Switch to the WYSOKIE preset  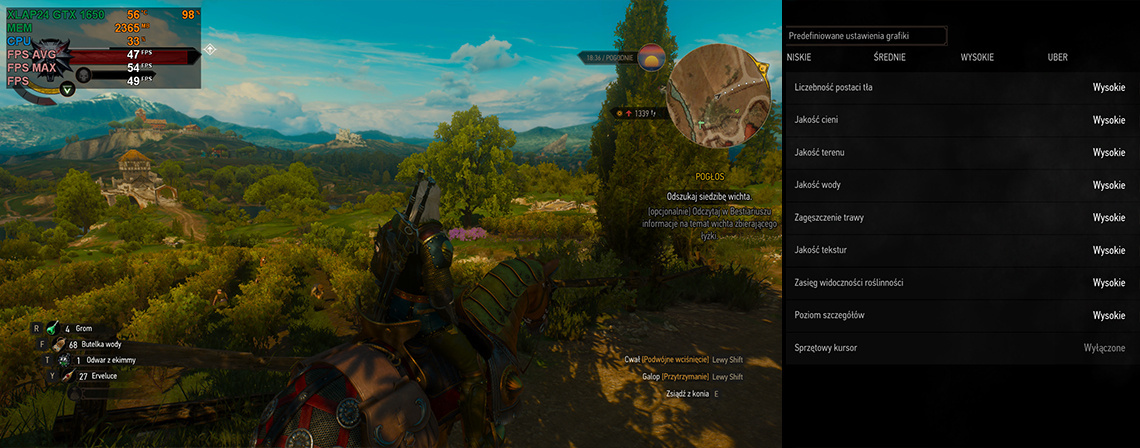(x=977, y=58)
